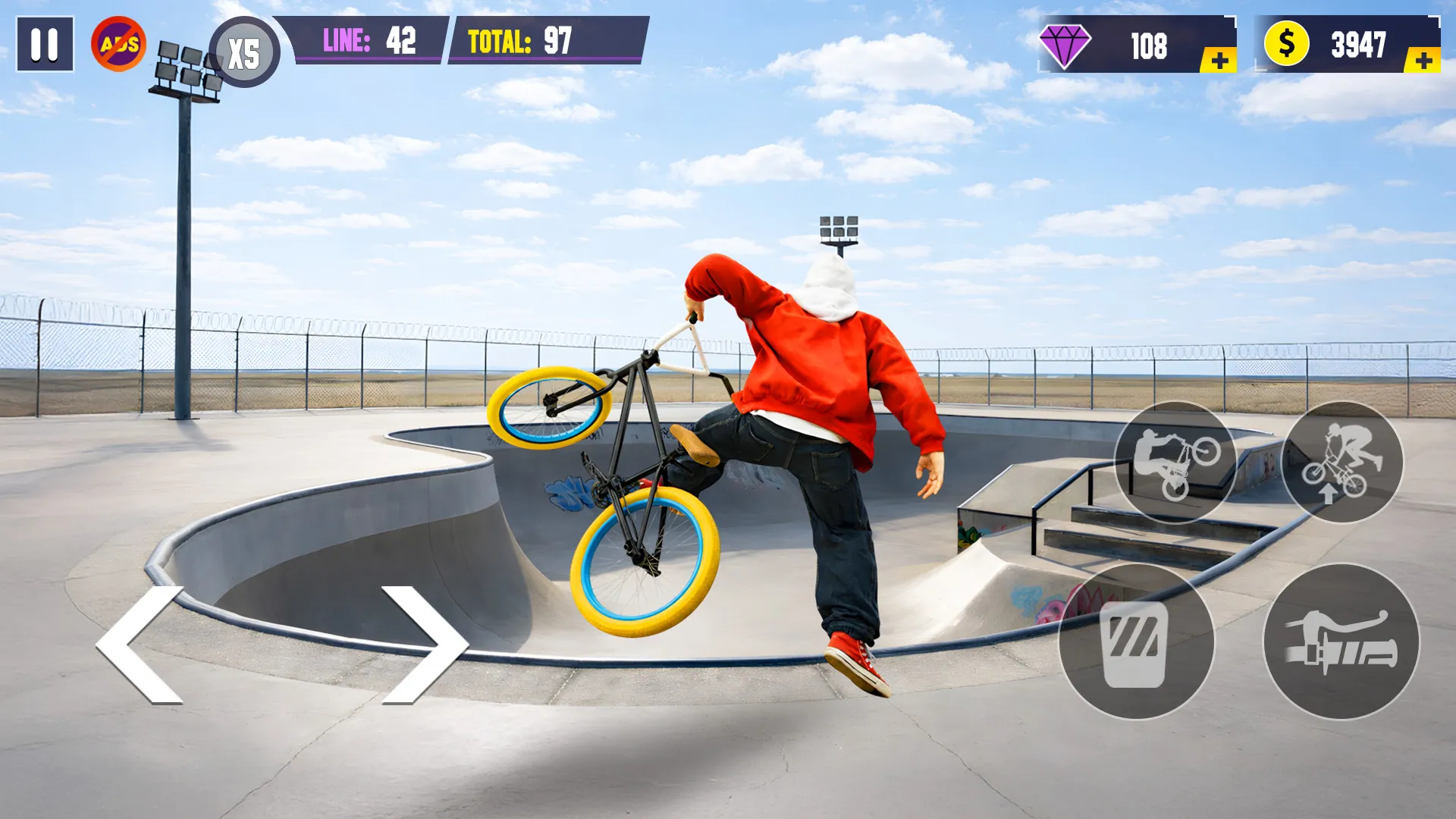Perform the wheelie trick button

tap(1175, 462)
